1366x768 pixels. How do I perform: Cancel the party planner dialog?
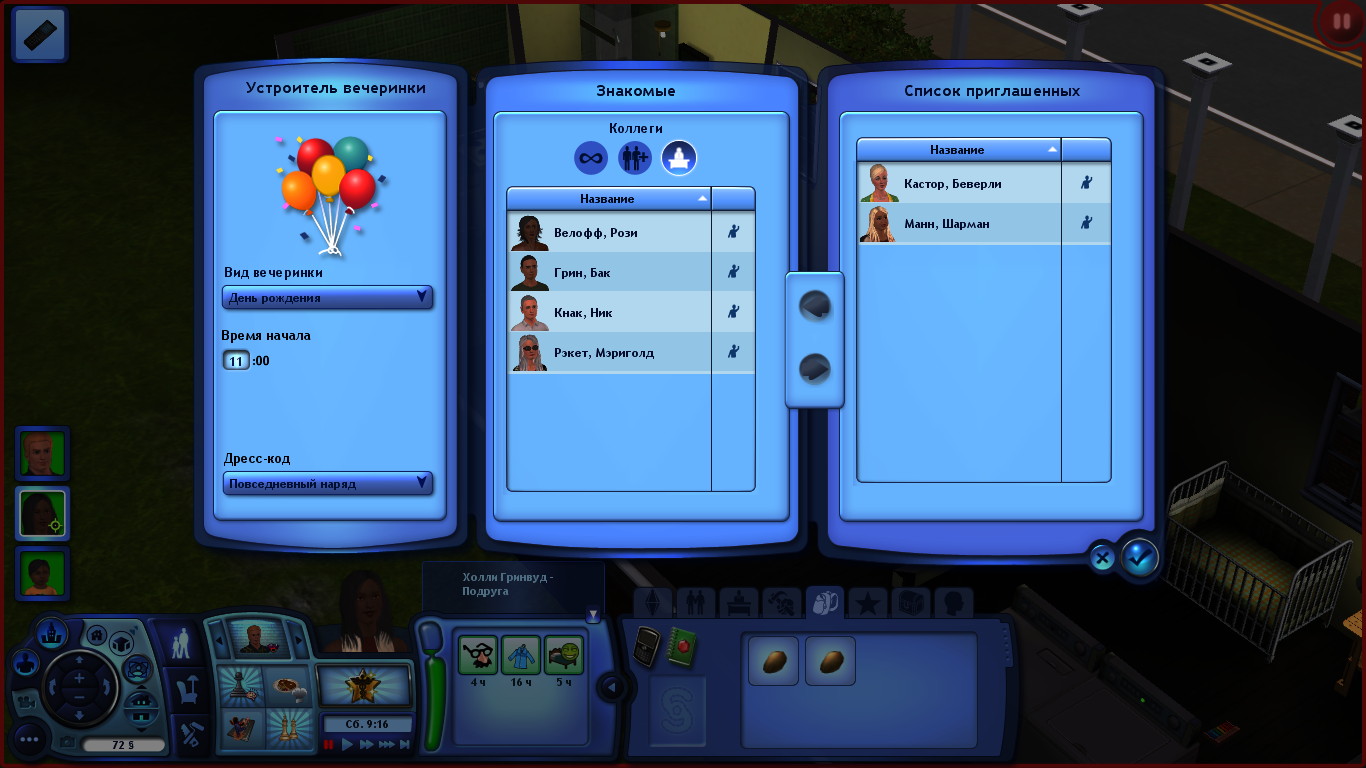coord(1102,558)
